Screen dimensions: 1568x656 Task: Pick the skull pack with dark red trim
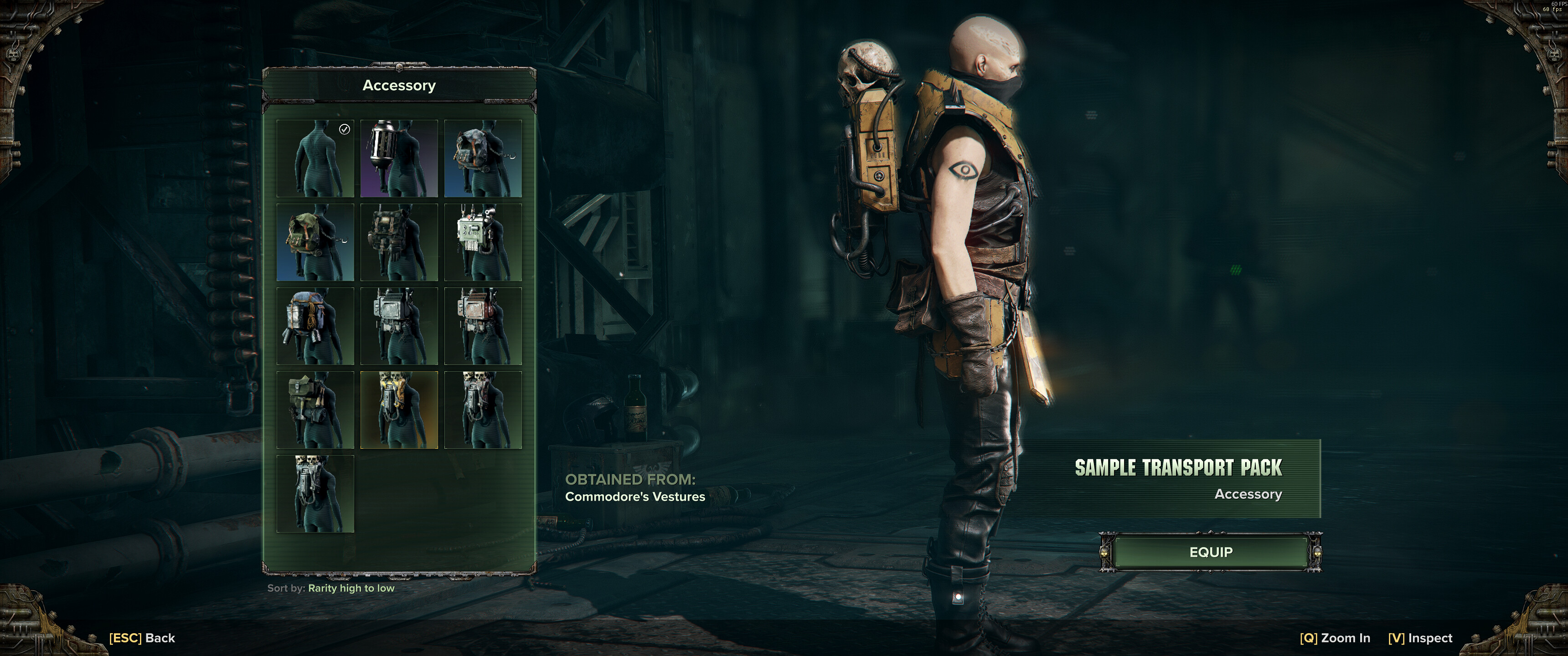(483, 410)
